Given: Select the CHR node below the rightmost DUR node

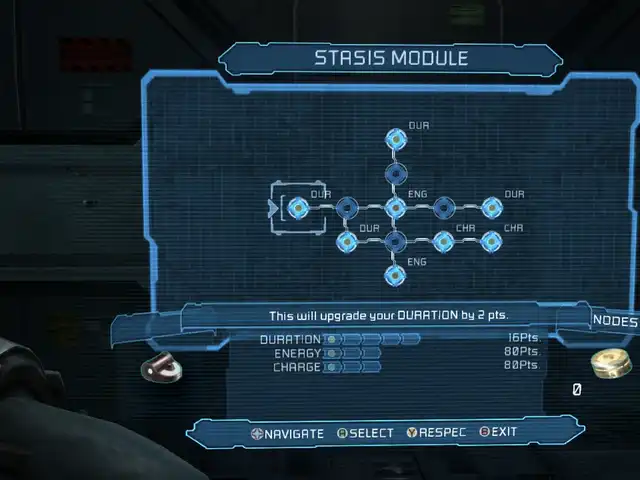Looking at the screenshot, I should tap(491, 241).
